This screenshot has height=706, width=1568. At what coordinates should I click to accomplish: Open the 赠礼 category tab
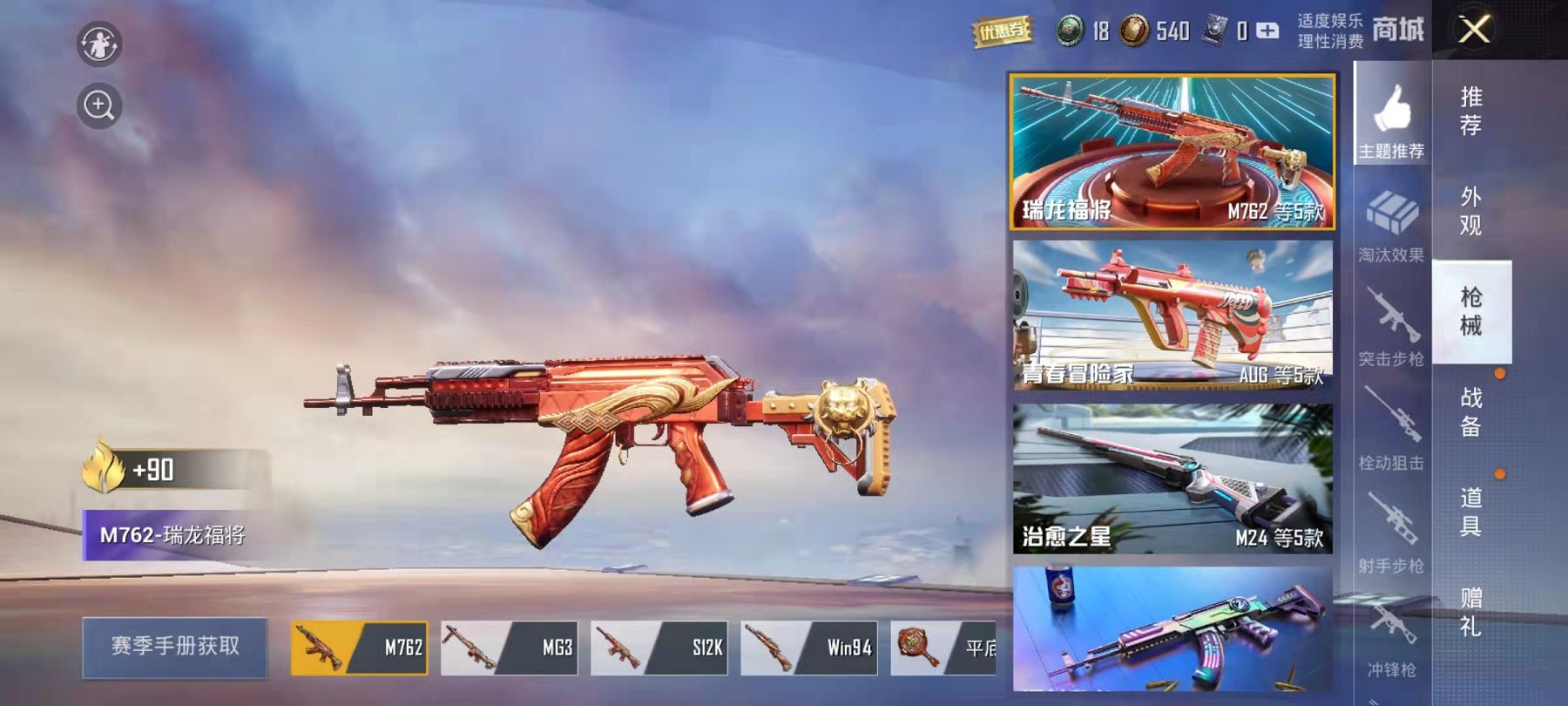(x=1470, y=612)
